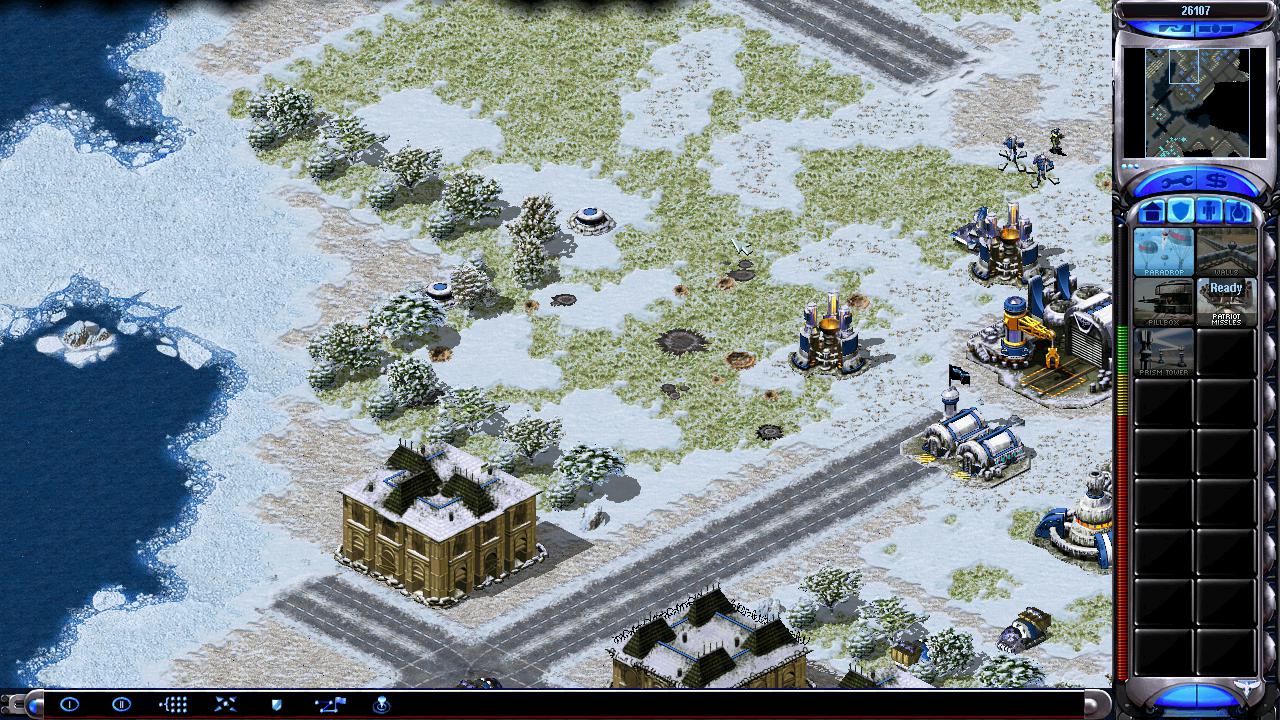Activate the scatter arrows command
The width and height of the screenshot is (1280, 720).
(x=225, y=704)
